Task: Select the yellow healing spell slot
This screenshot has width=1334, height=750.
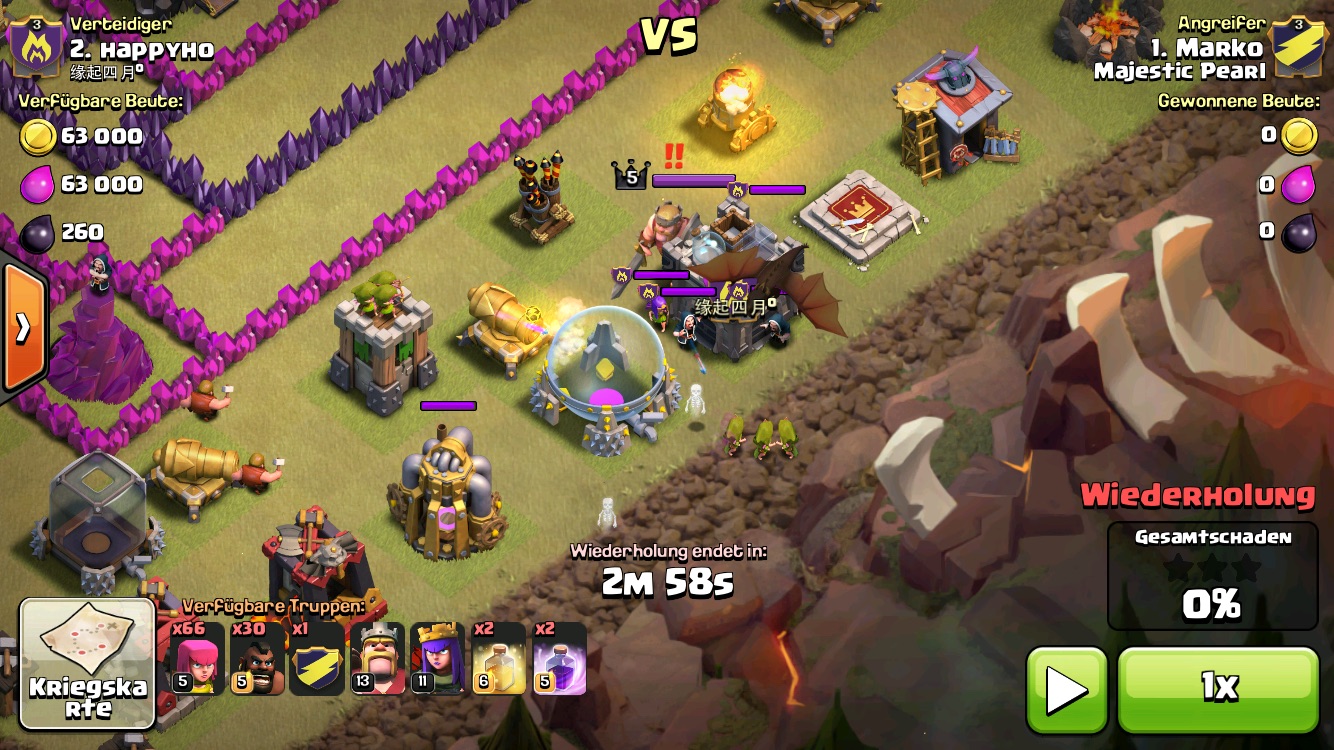Action: (x=498, y=658)
